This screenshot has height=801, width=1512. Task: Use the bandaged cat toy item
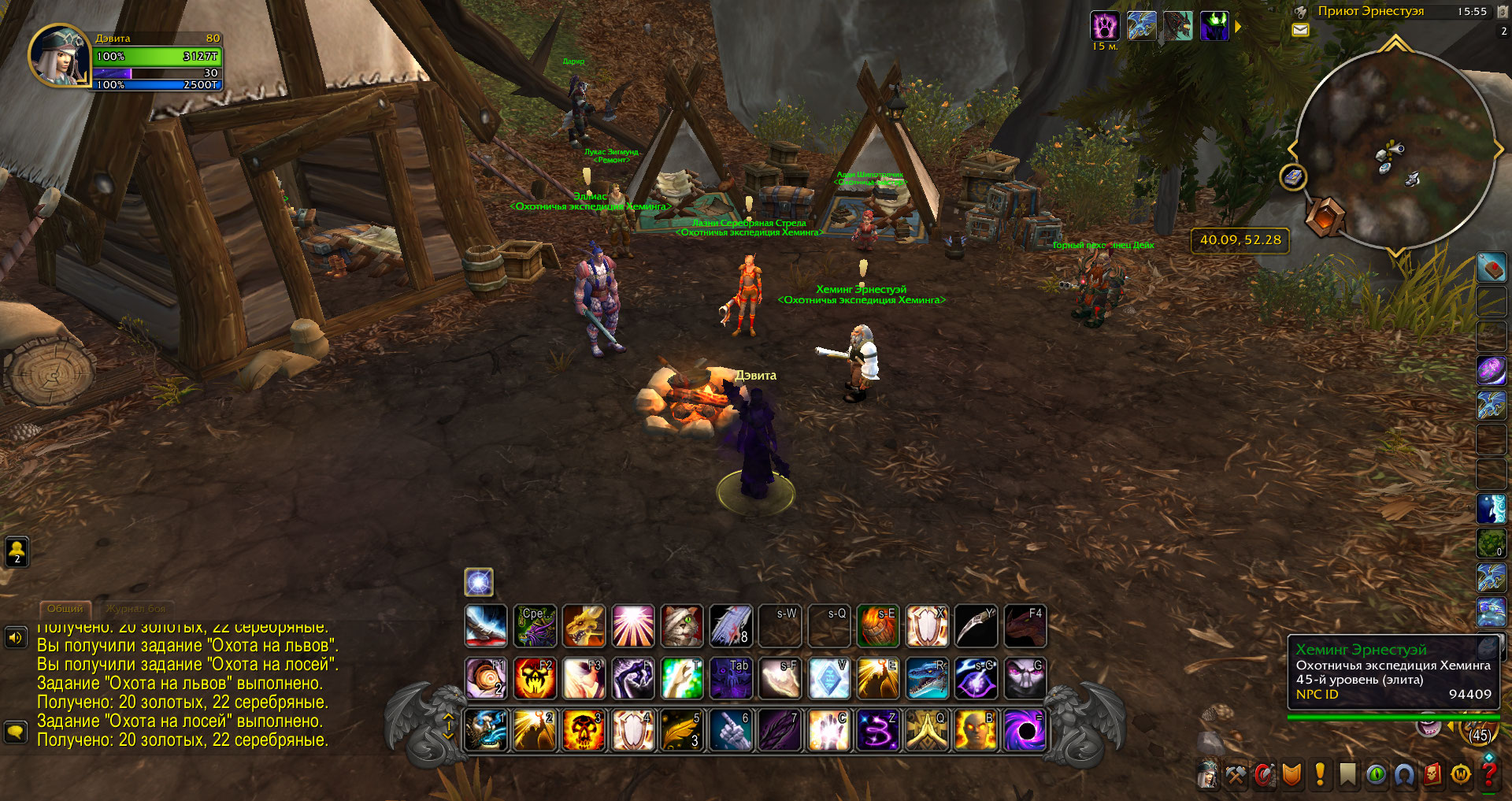tap(681, 626)
